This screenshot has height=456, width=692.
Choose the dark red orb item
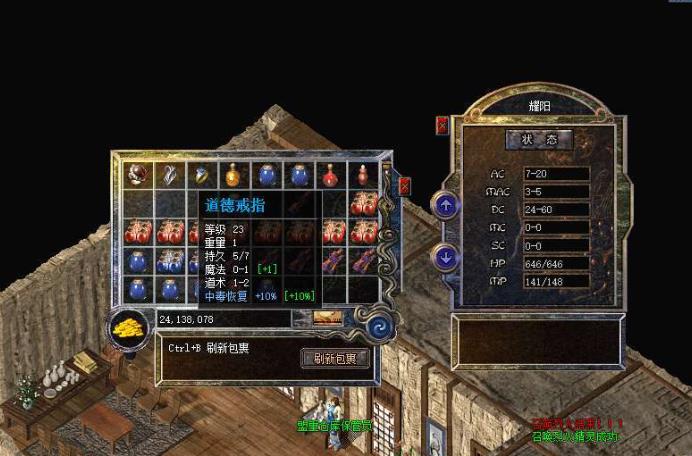(x=137, y=175)
